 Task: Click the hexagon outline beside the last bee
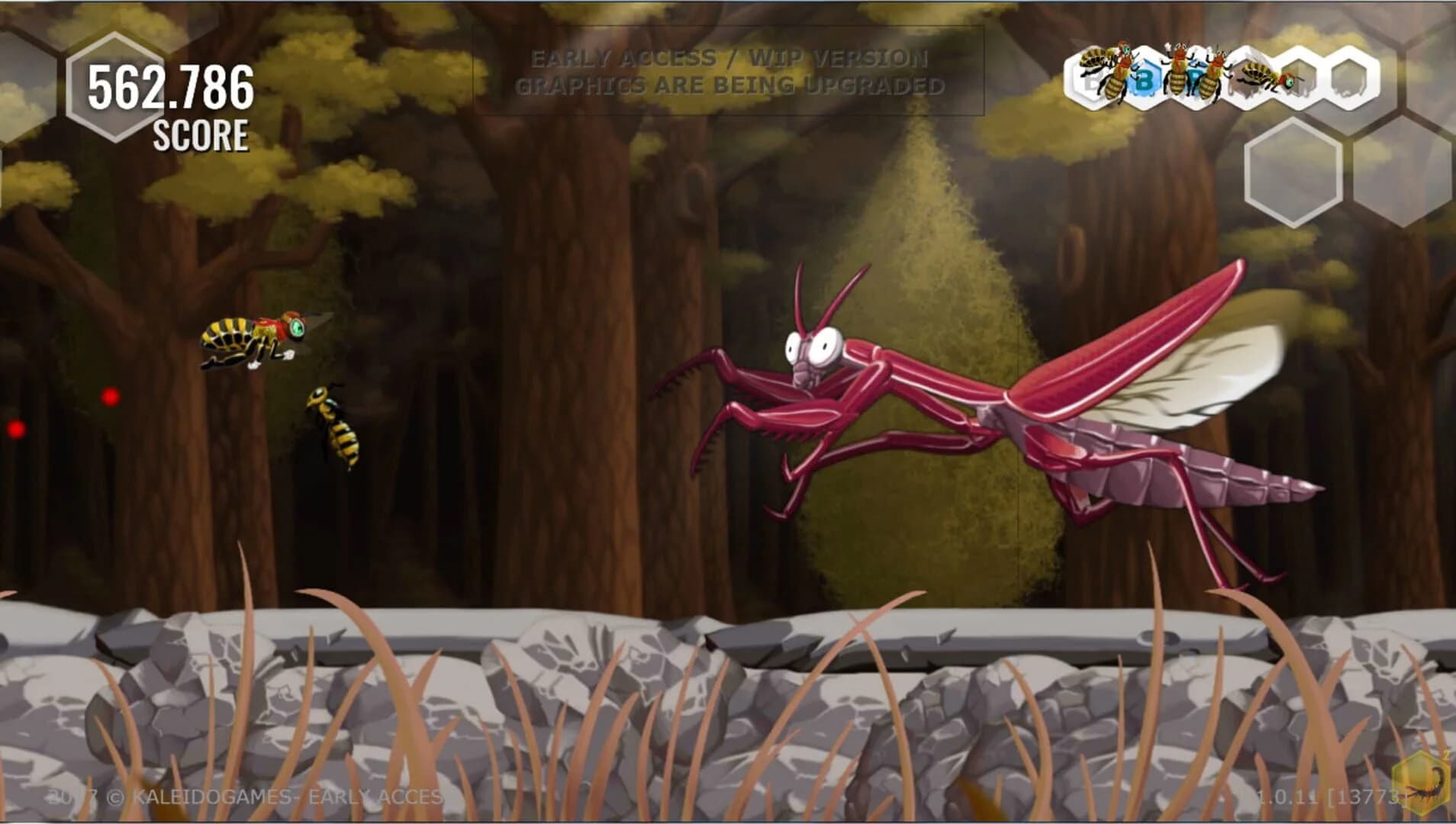(x=1301, y=76)
